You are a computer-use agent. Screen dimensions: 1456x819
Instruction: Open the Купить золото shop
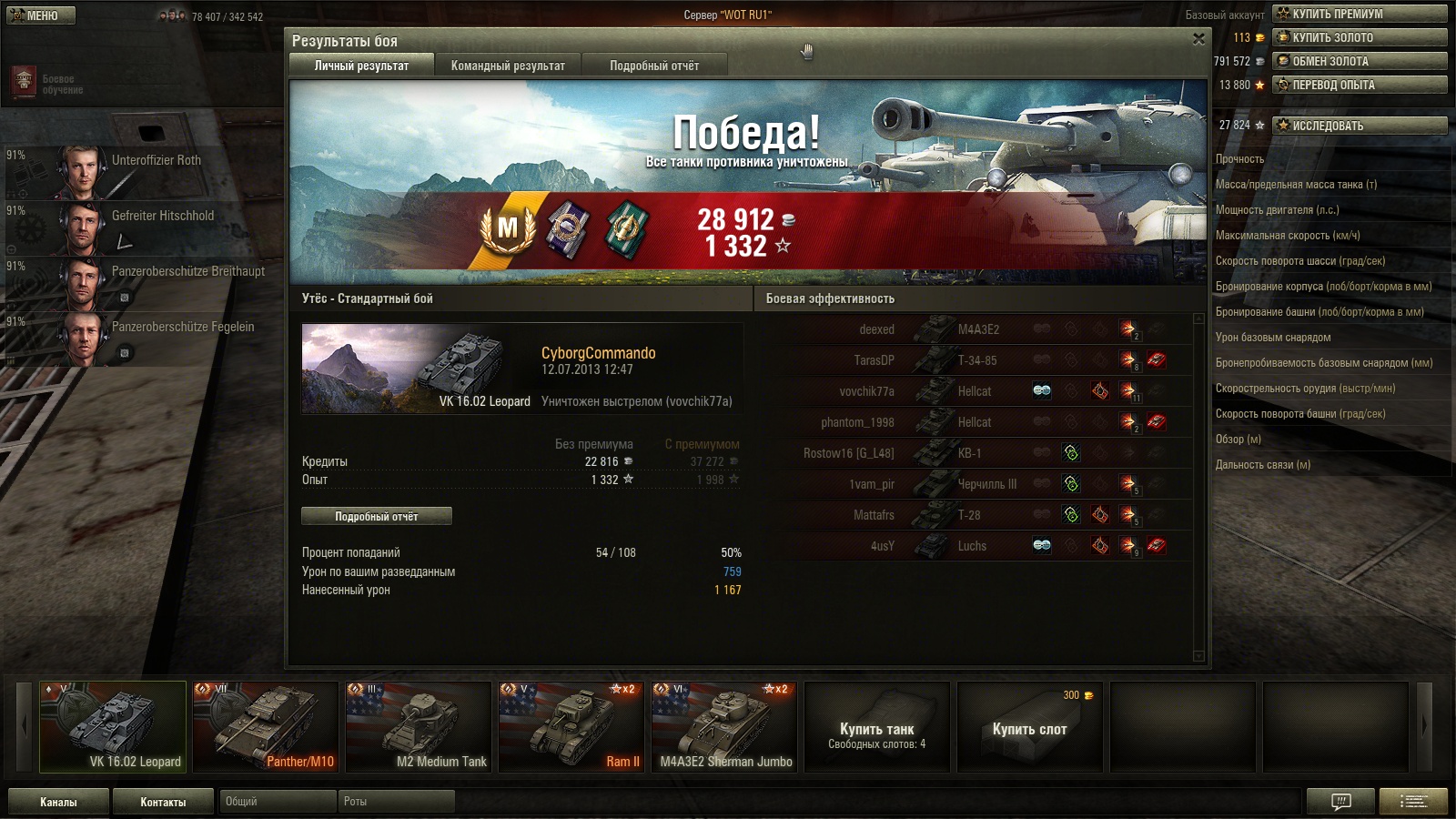[x=1360, y=37]
